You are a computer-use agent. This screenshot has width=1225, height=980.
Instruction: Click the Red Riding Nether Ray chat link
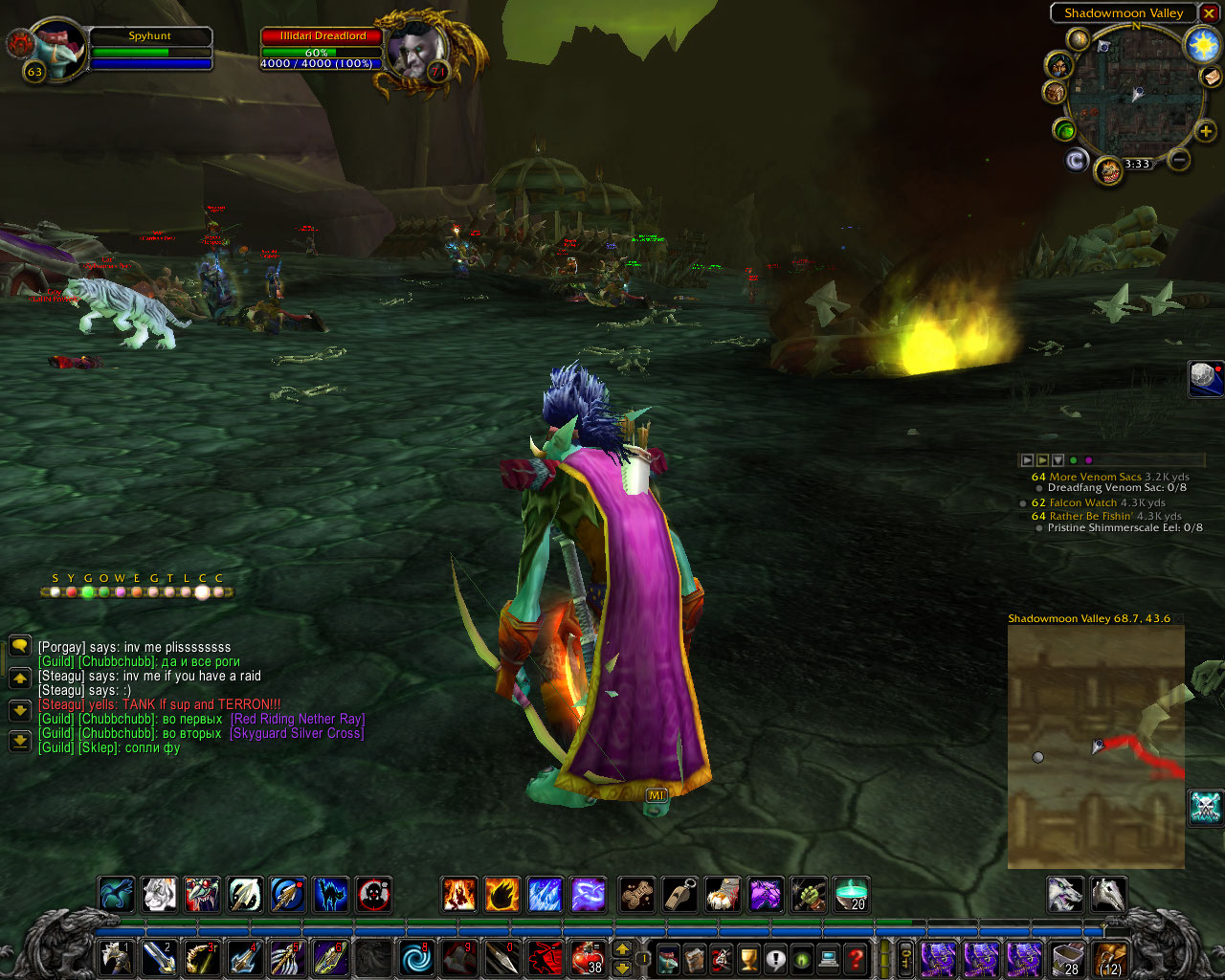[x=298, y=719]
